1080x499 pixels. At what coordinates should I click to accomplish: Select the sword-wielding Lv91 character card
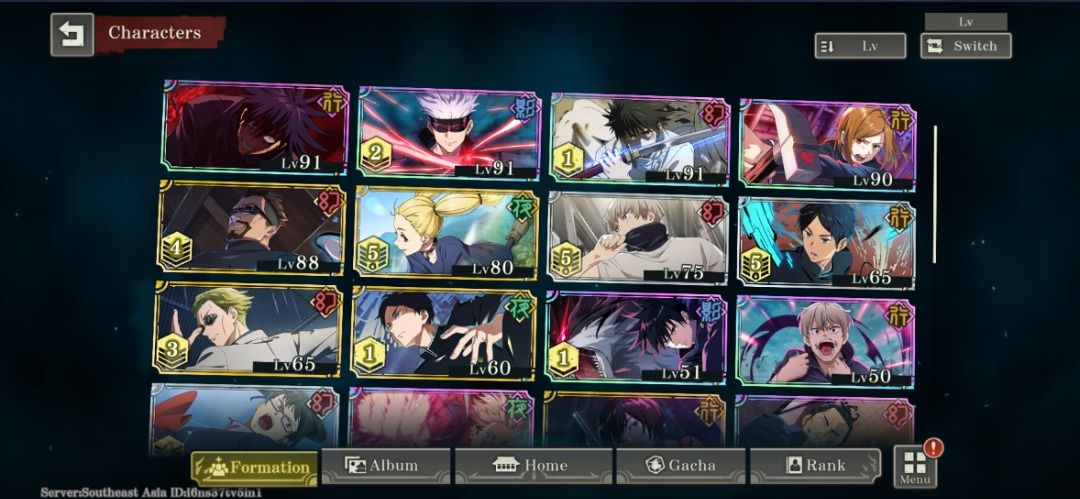pyautogui.click(x=639, y=139)
